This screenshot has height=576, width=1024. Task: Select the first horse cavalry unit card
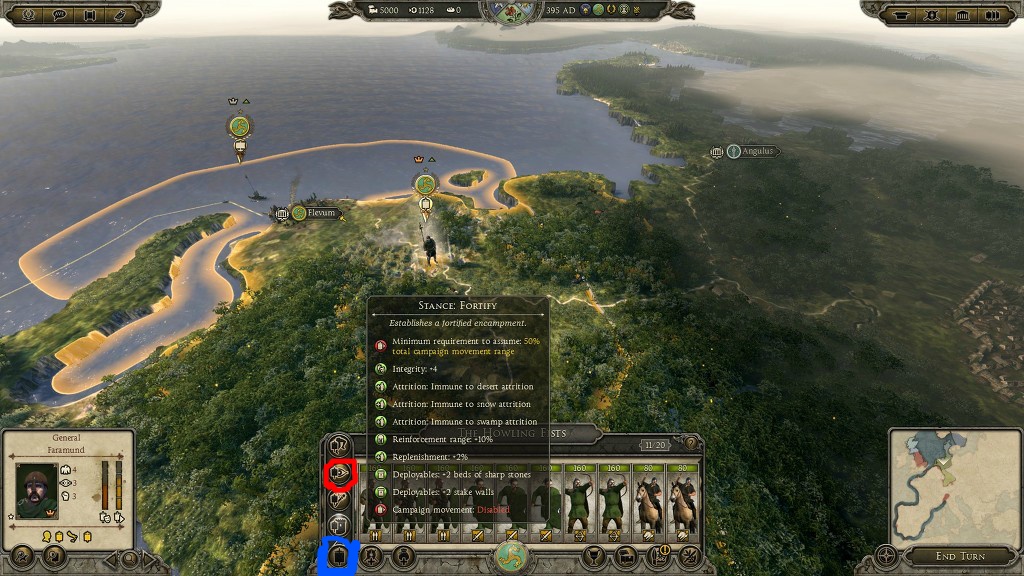649,501
